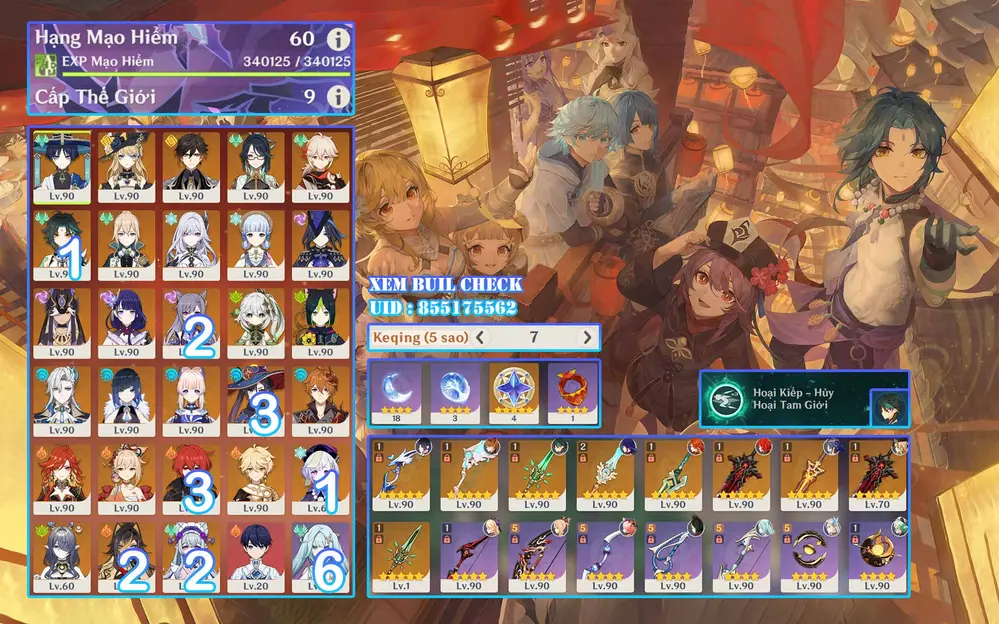The height and width of the screenshot is (624, 999).
Task: Select Zhongli's character portrait
Action: (191, 166)
